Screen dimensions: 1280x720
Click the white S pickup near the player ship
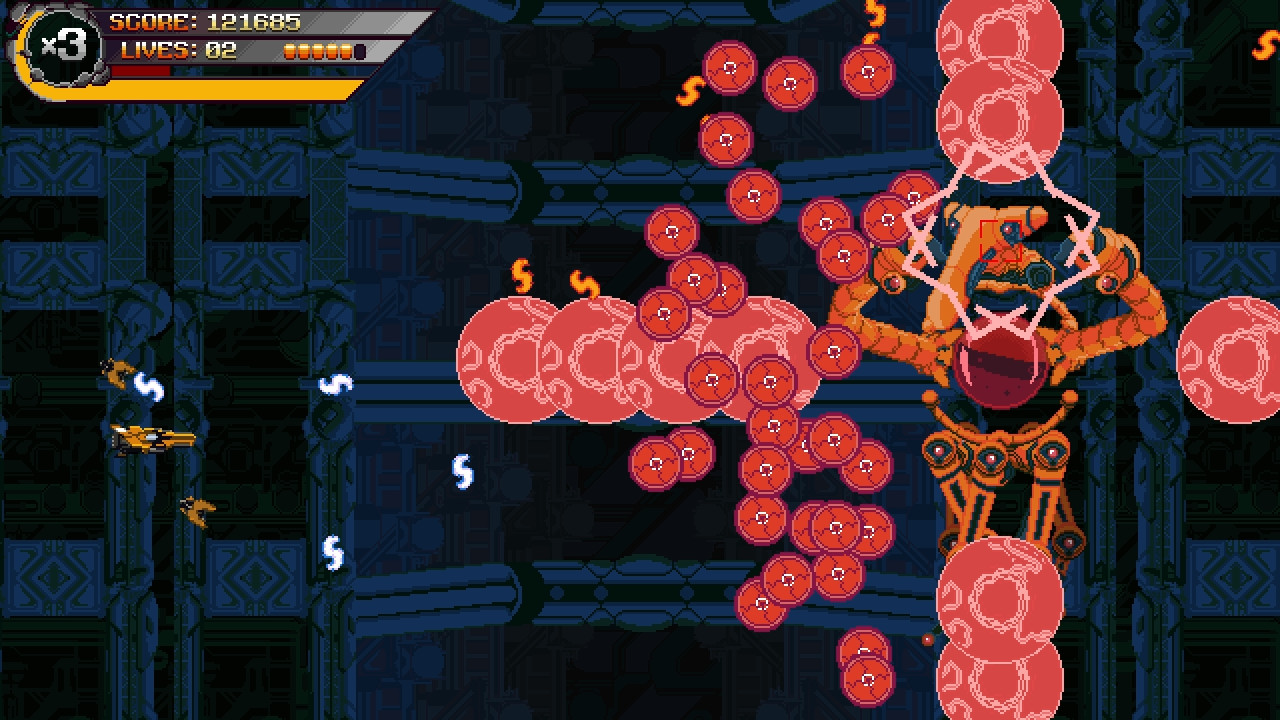[x=148, y=385]
